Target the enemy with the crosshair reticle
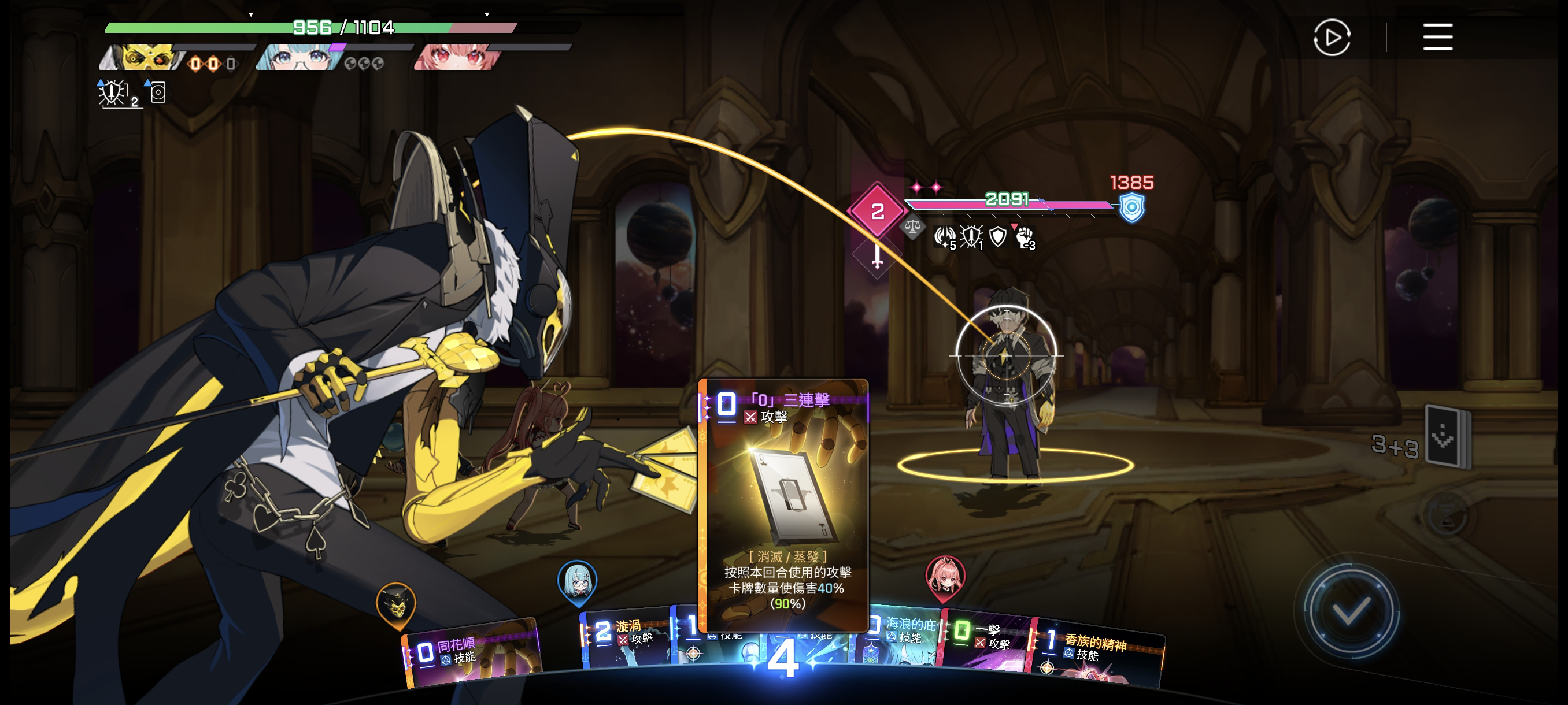Image resolution: width=1568 pixels, height=705 pixels. tap(1005, 355)
